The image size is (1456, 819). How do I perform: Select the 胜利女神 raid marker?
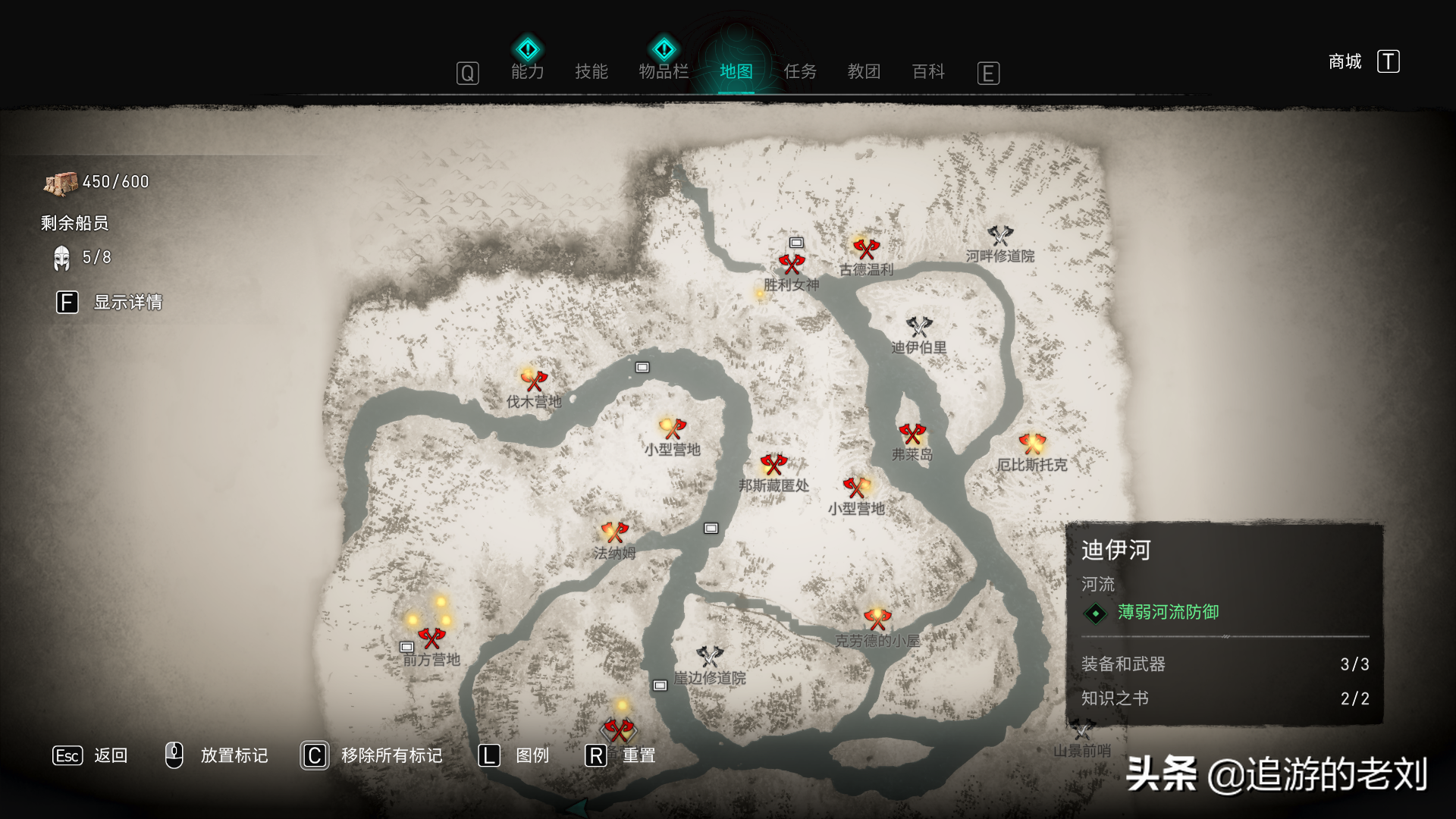(x=791, y=265)
